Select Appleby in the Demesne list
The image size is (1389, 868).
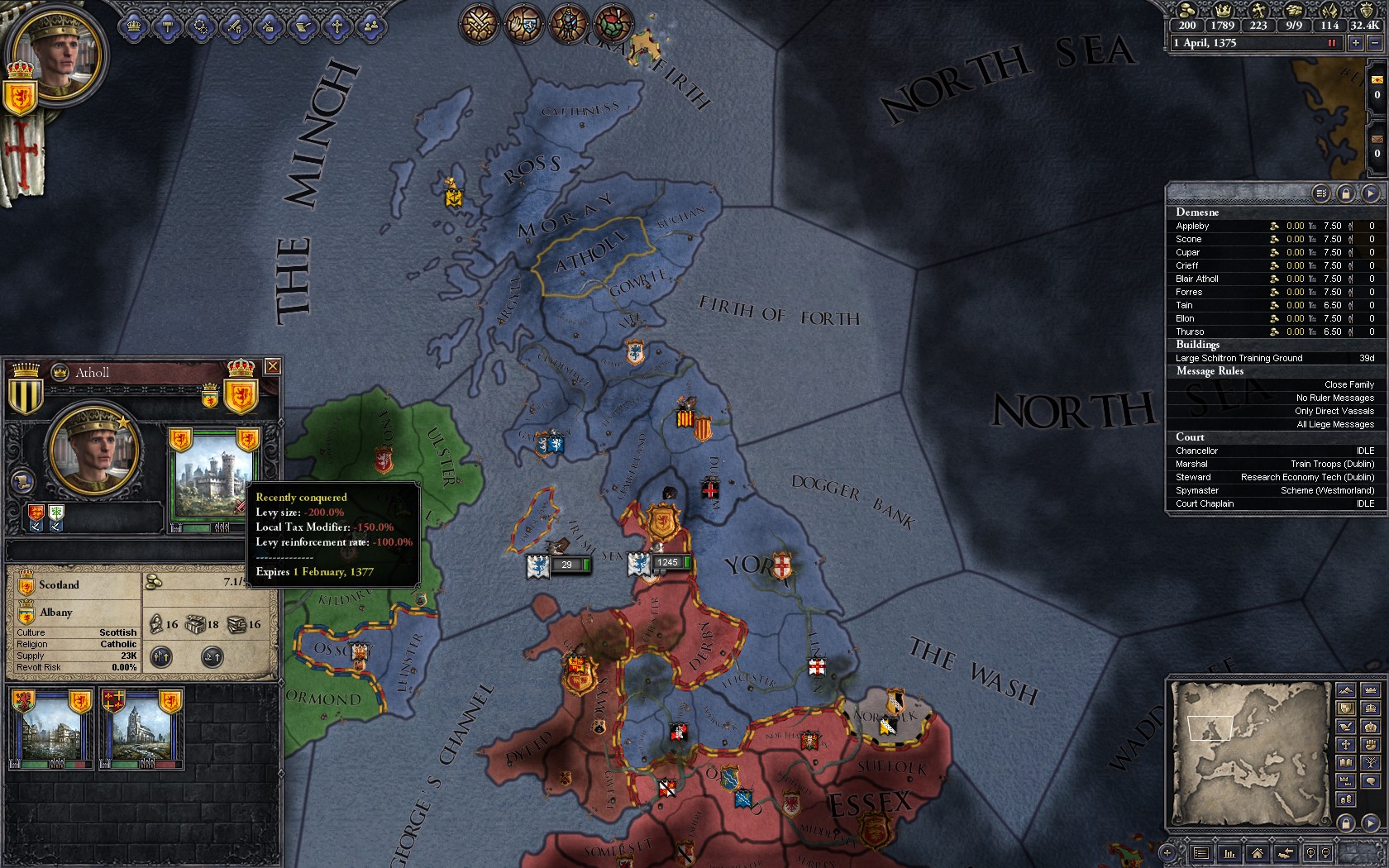point(1192,226)
